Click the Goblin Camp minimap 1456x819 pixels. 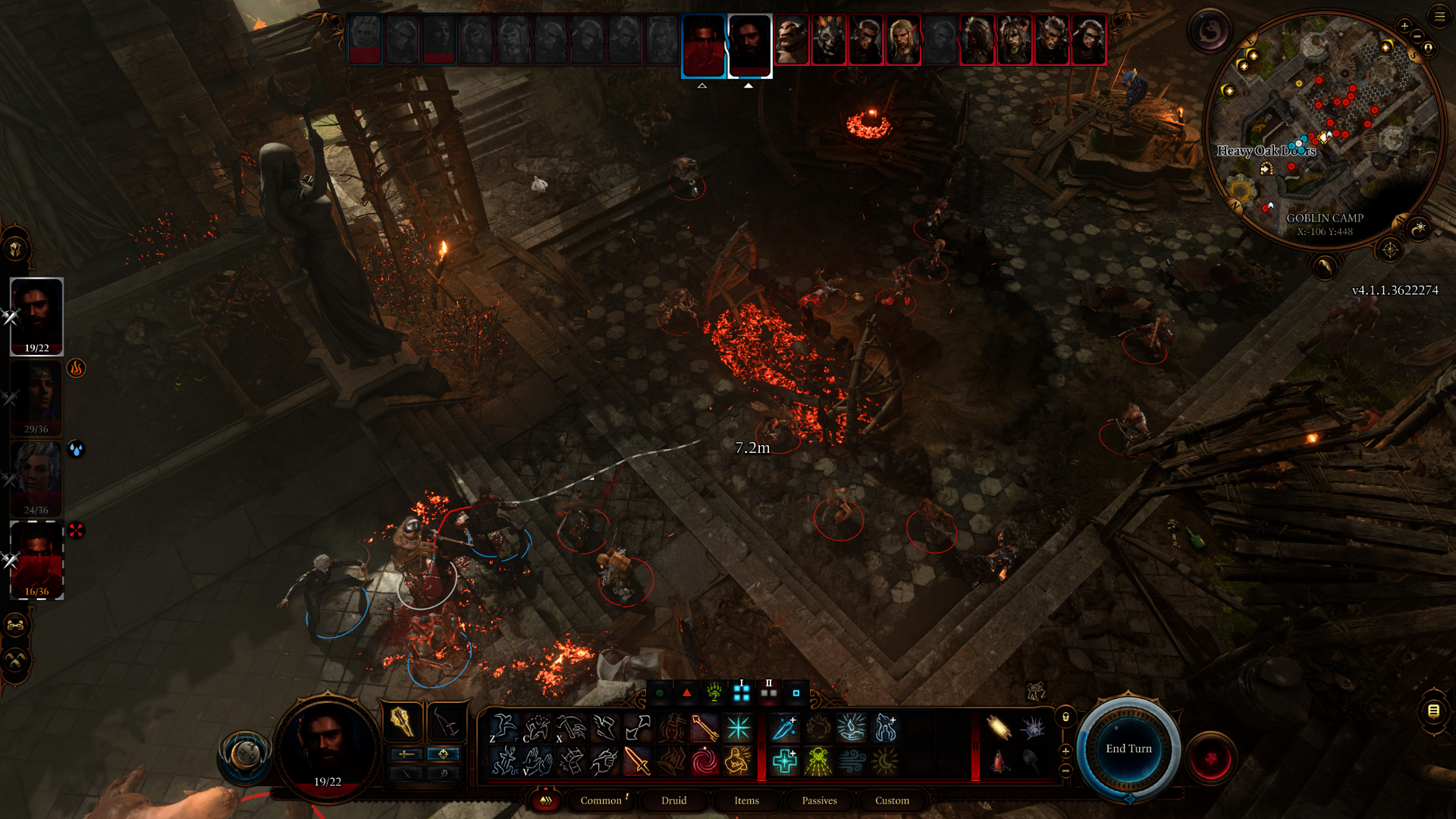(x=1323, y=129)
